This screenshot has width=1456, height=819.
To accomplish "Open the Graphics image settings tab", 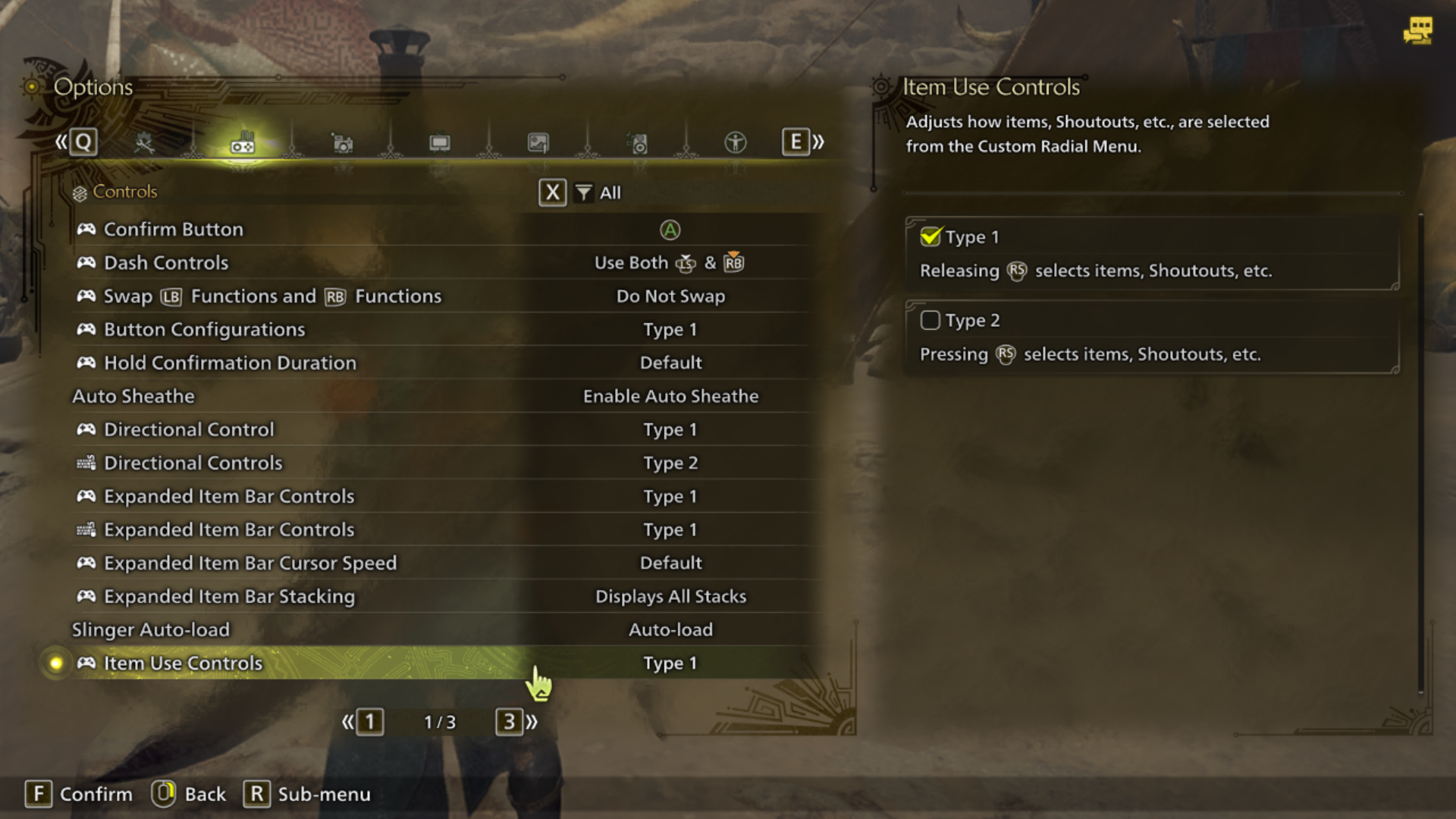I will (x=538, y=142).
